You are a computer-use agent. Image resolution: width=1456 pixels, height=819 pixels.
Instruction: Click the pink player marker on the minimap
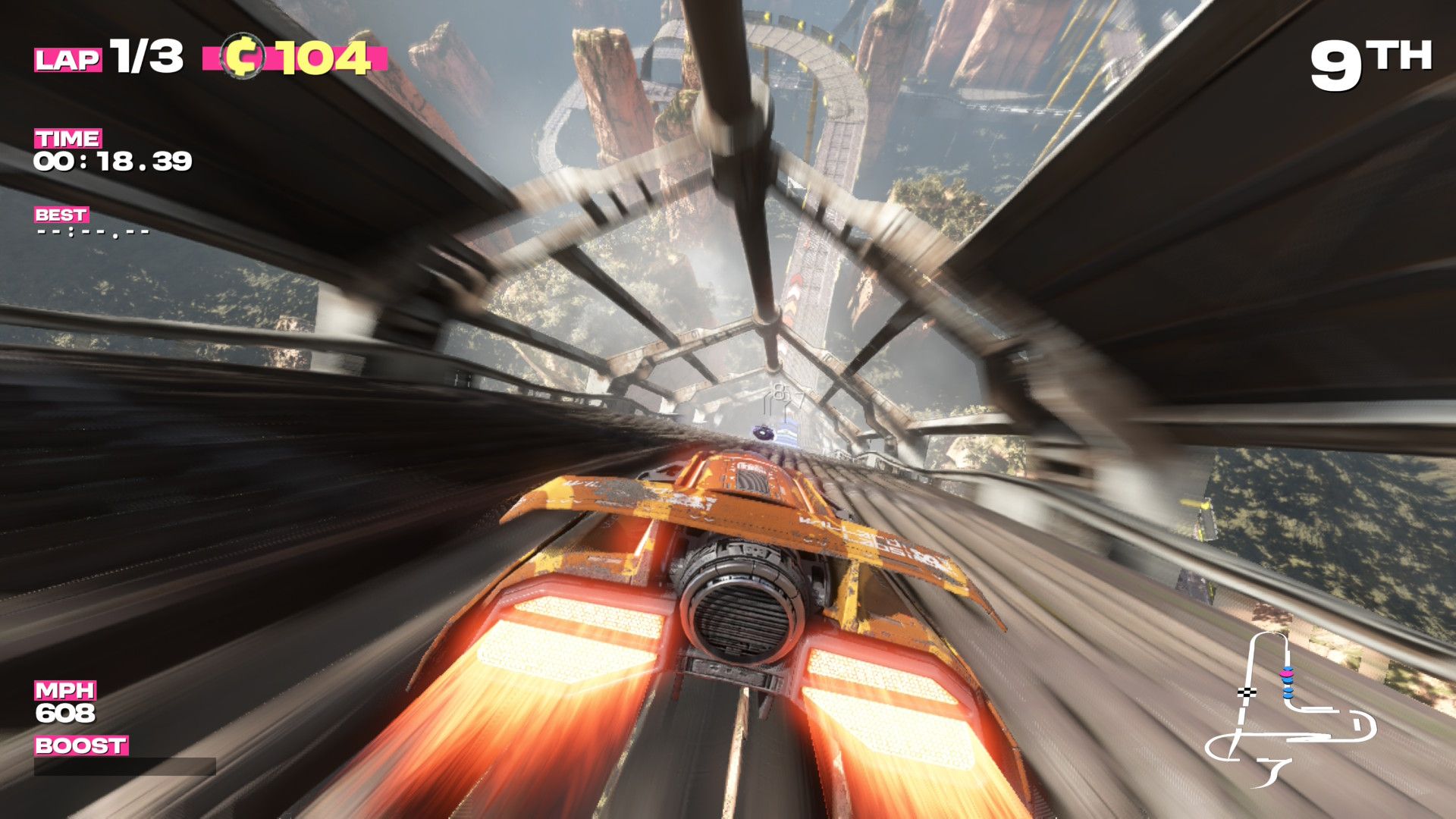pyautogui.click(x=1287, y=674)
